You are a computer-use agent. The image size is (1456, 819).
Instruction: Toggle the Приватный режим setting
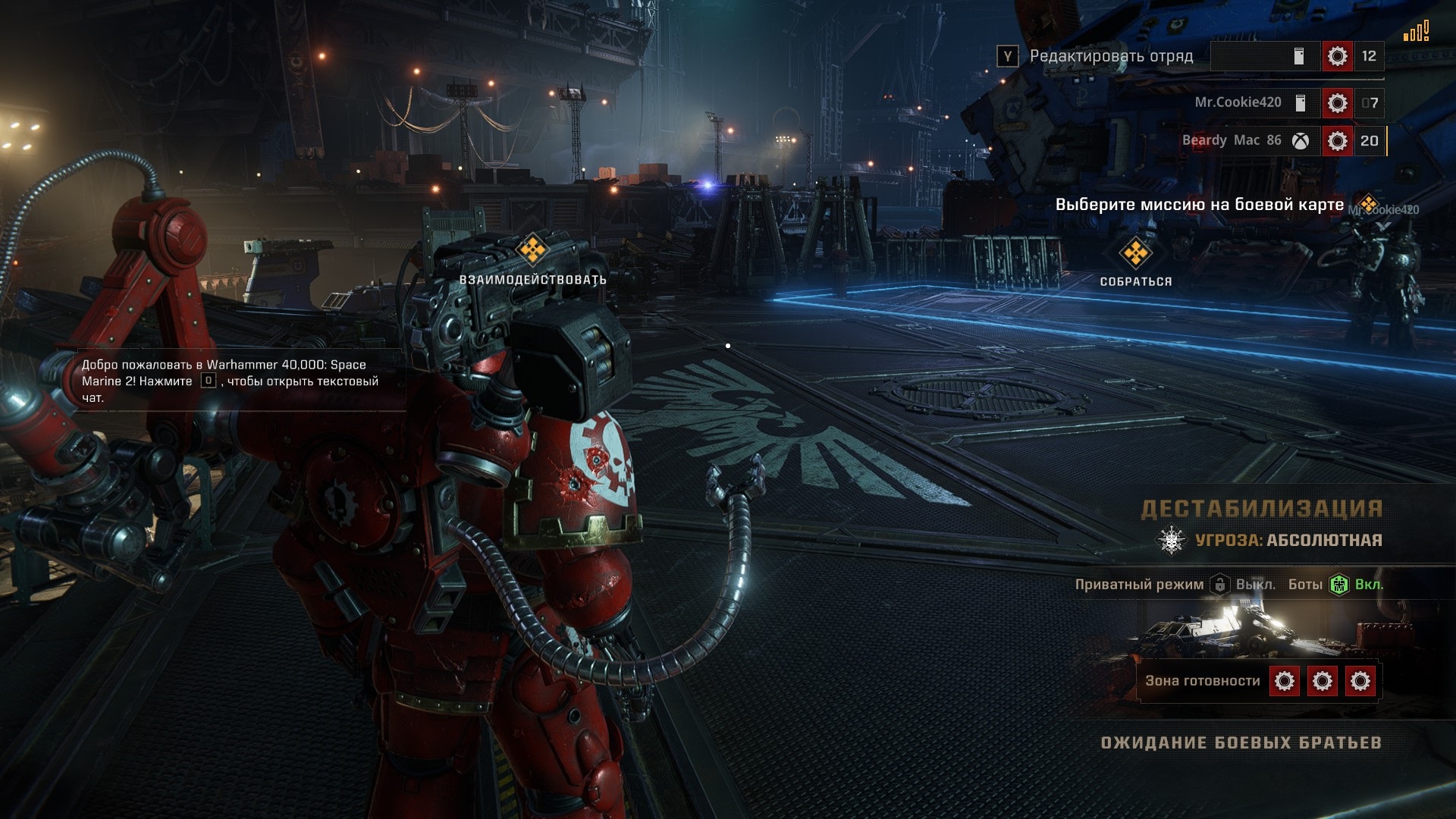pyautogui.click(x=1220, y=585)
